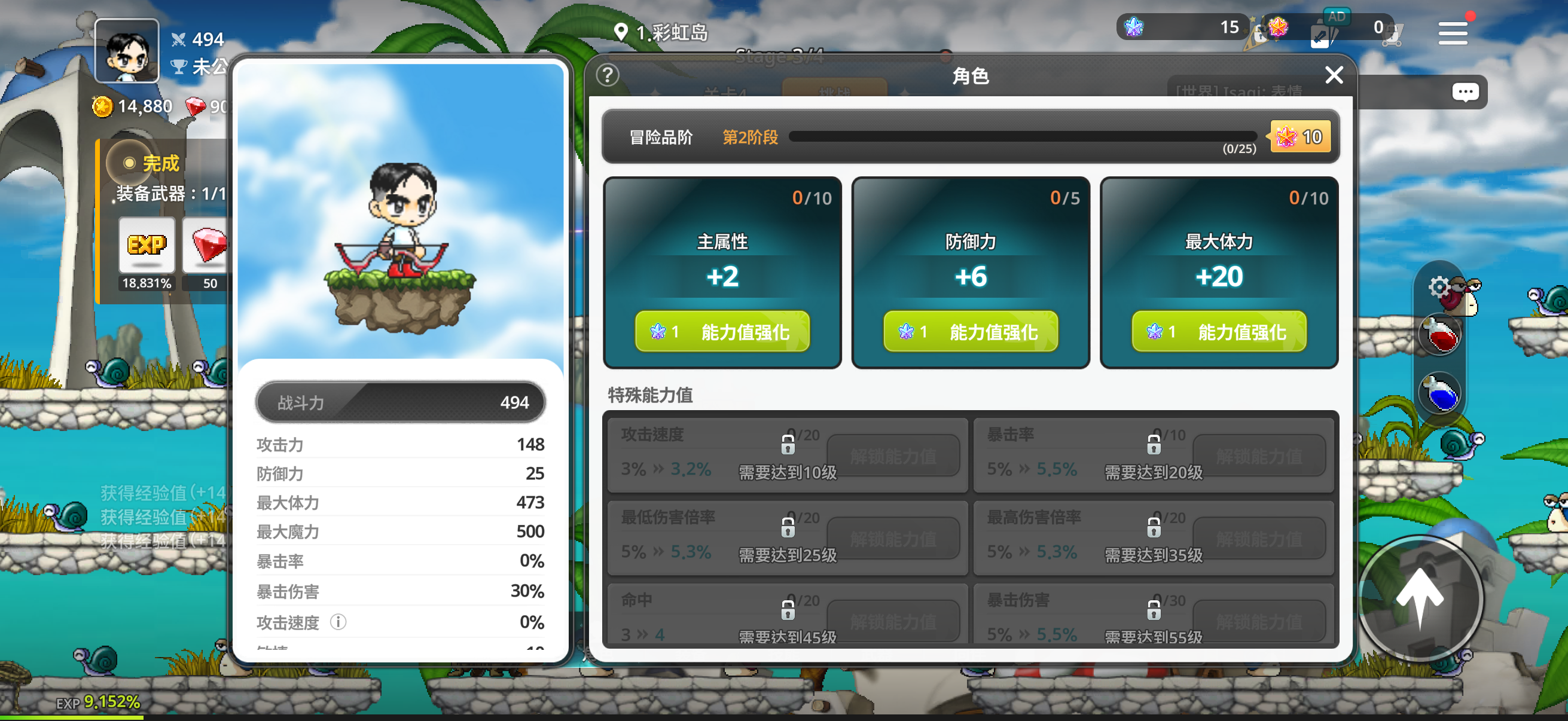Screen dimensions: 1568x721
Task: Open the chat bubble icon on the right
Action: (x=1465, y=92)
